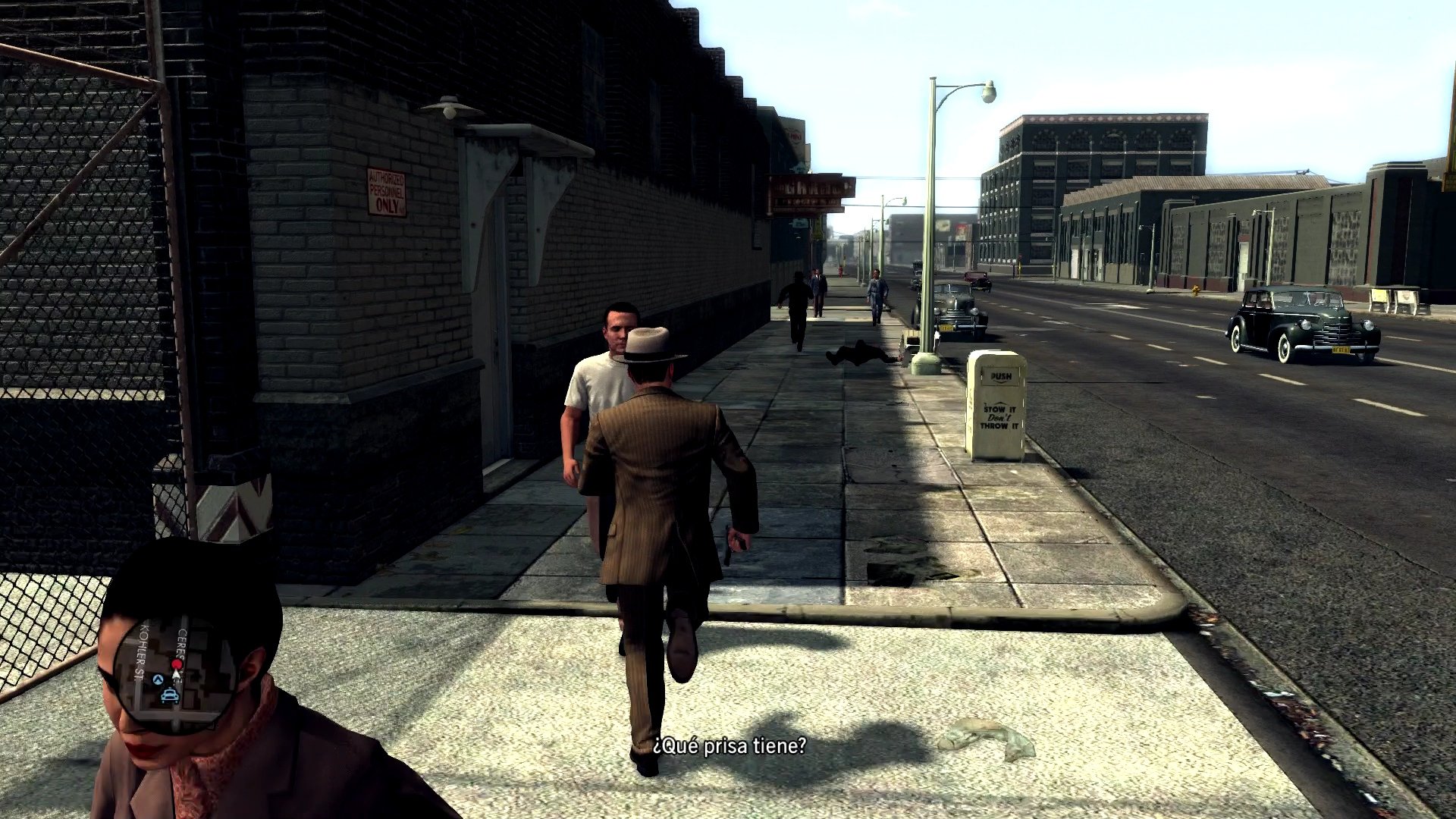The image size is (1456, 819).
Task: Click the blue navigation arrow on the minimap
Action: [158, 679]
